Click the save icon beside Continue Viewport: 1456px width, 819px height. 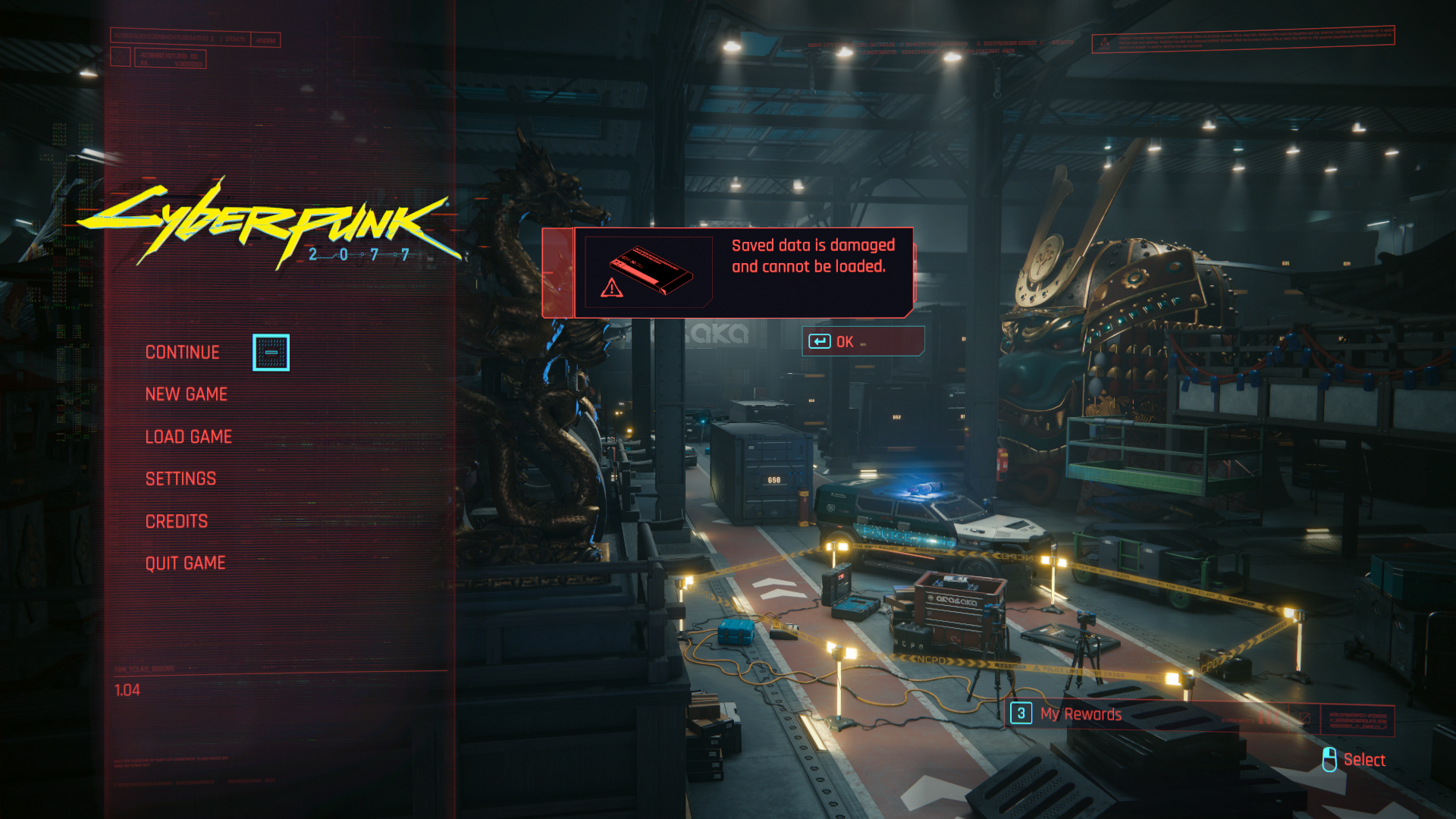click(x=271, y=353)
